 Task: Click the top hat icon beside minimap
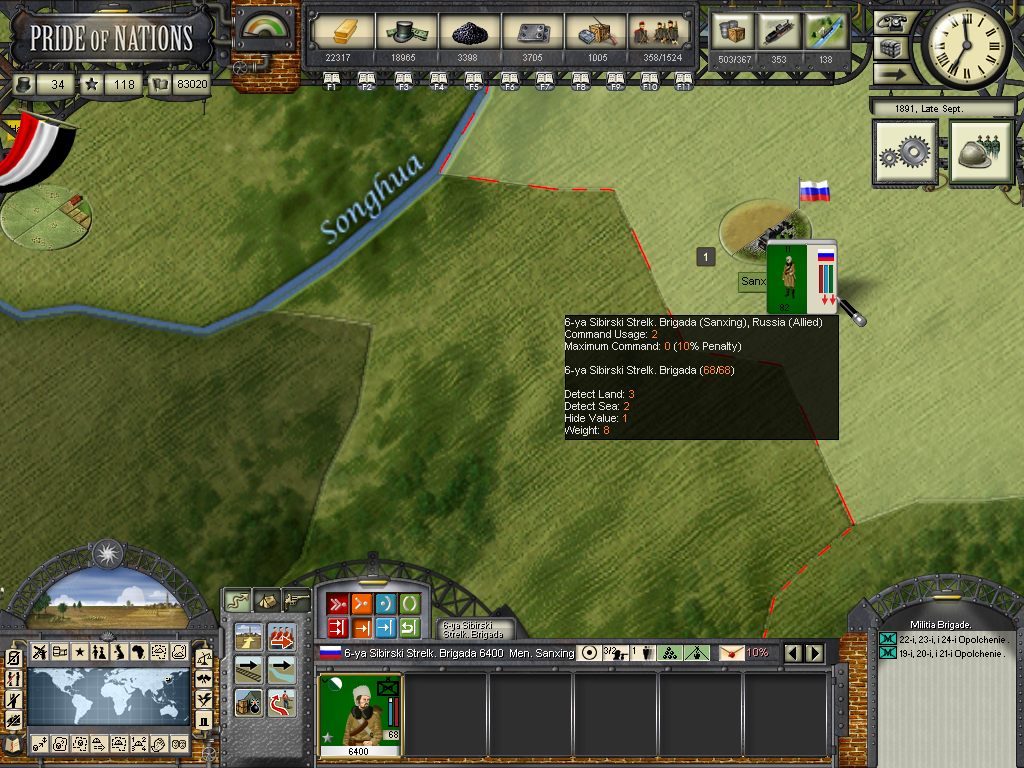[203, 718]
